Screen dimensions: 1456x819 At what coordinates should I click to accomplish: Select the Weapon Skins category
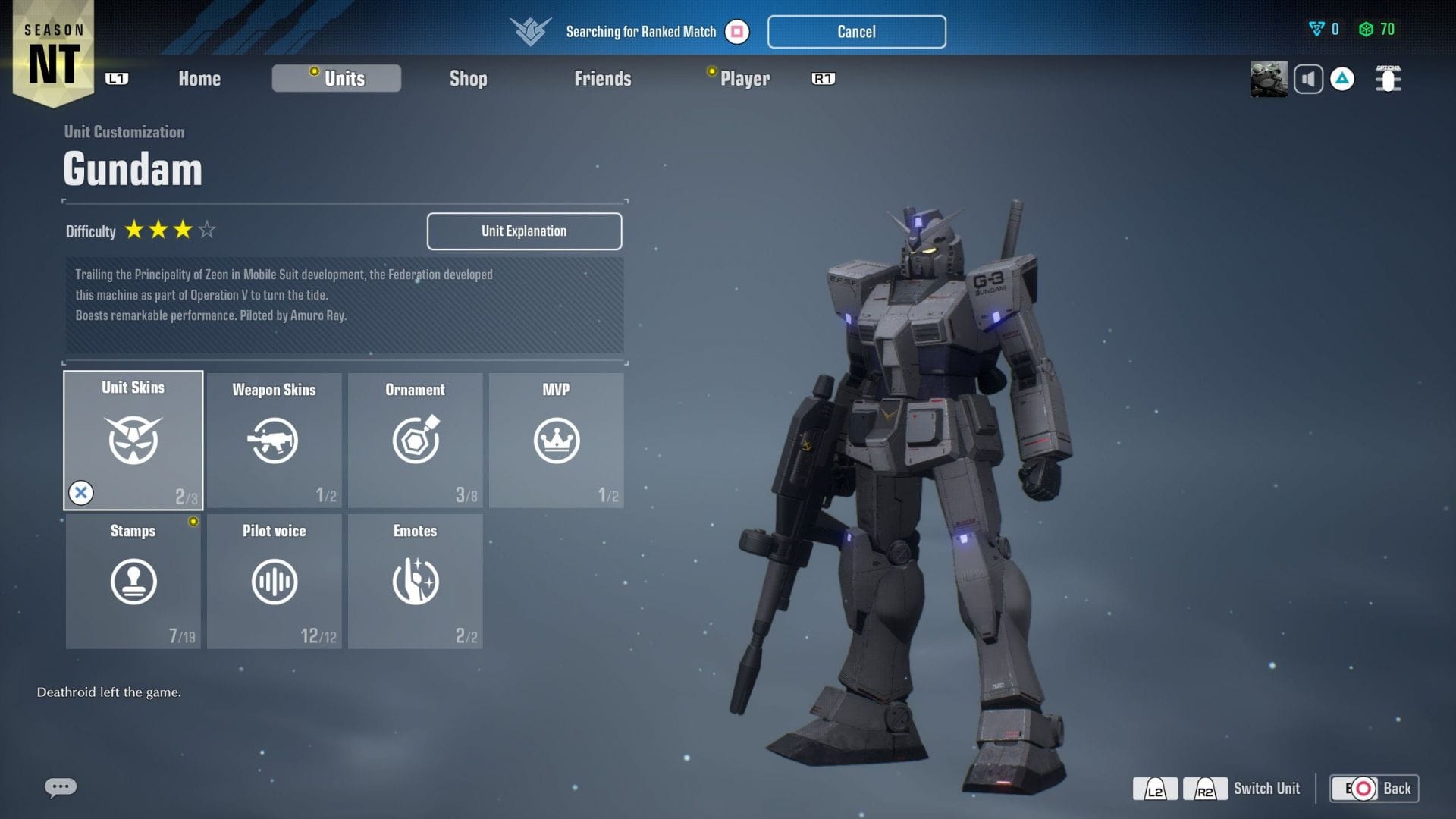pos(274,440)
